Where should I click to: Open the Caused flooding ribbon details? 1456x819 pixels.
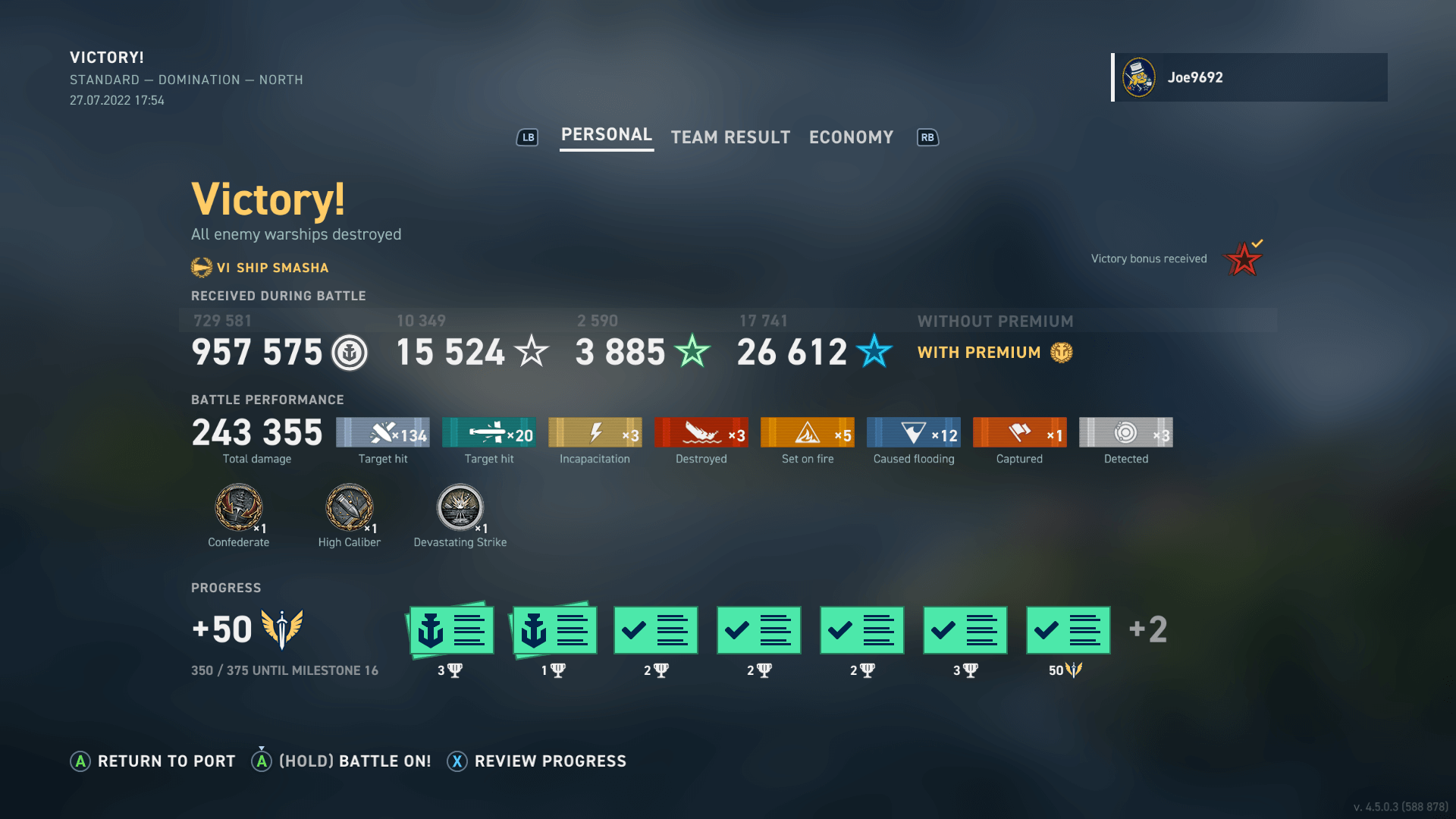[x=913, y=432]
